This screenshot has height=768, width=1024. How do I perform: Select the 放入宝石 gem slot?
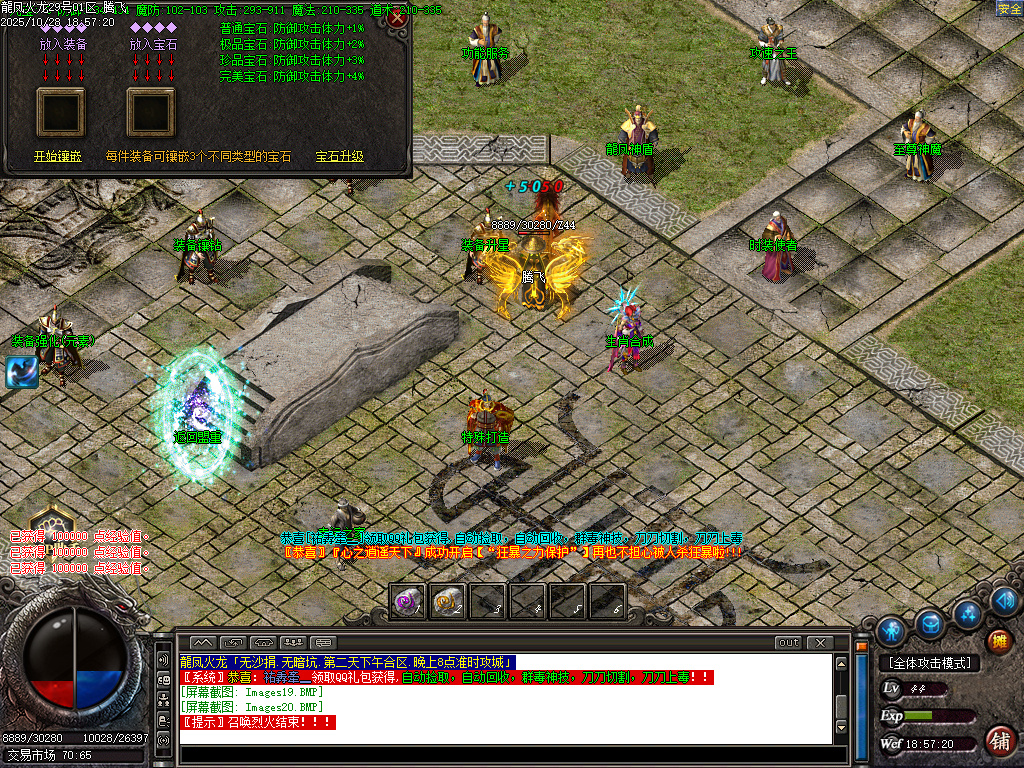pyautogui.click(x=151, y=111)
